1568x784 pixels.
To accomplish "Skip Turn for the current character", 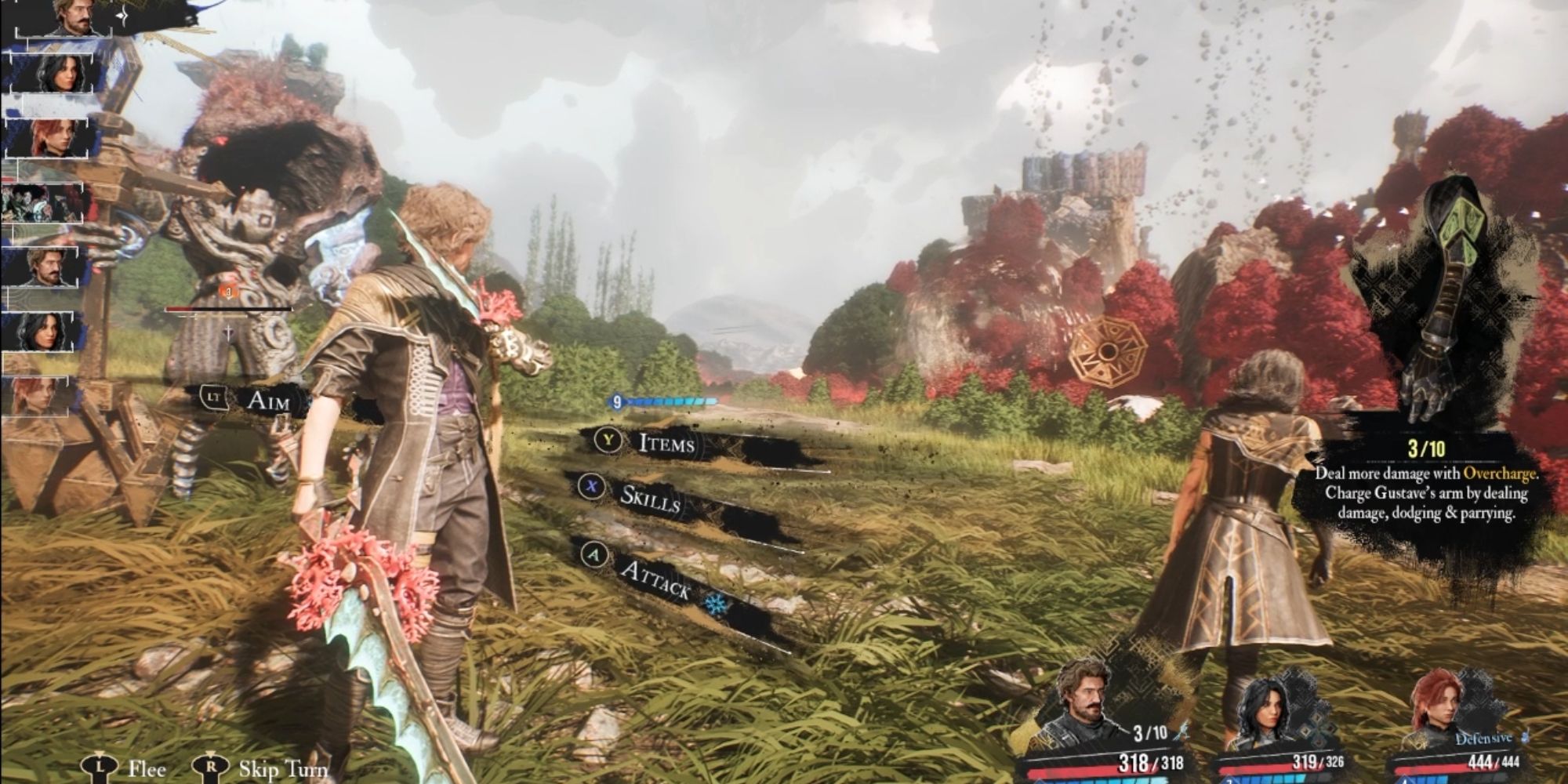I will pyautogui.click(x=282, y=768).
